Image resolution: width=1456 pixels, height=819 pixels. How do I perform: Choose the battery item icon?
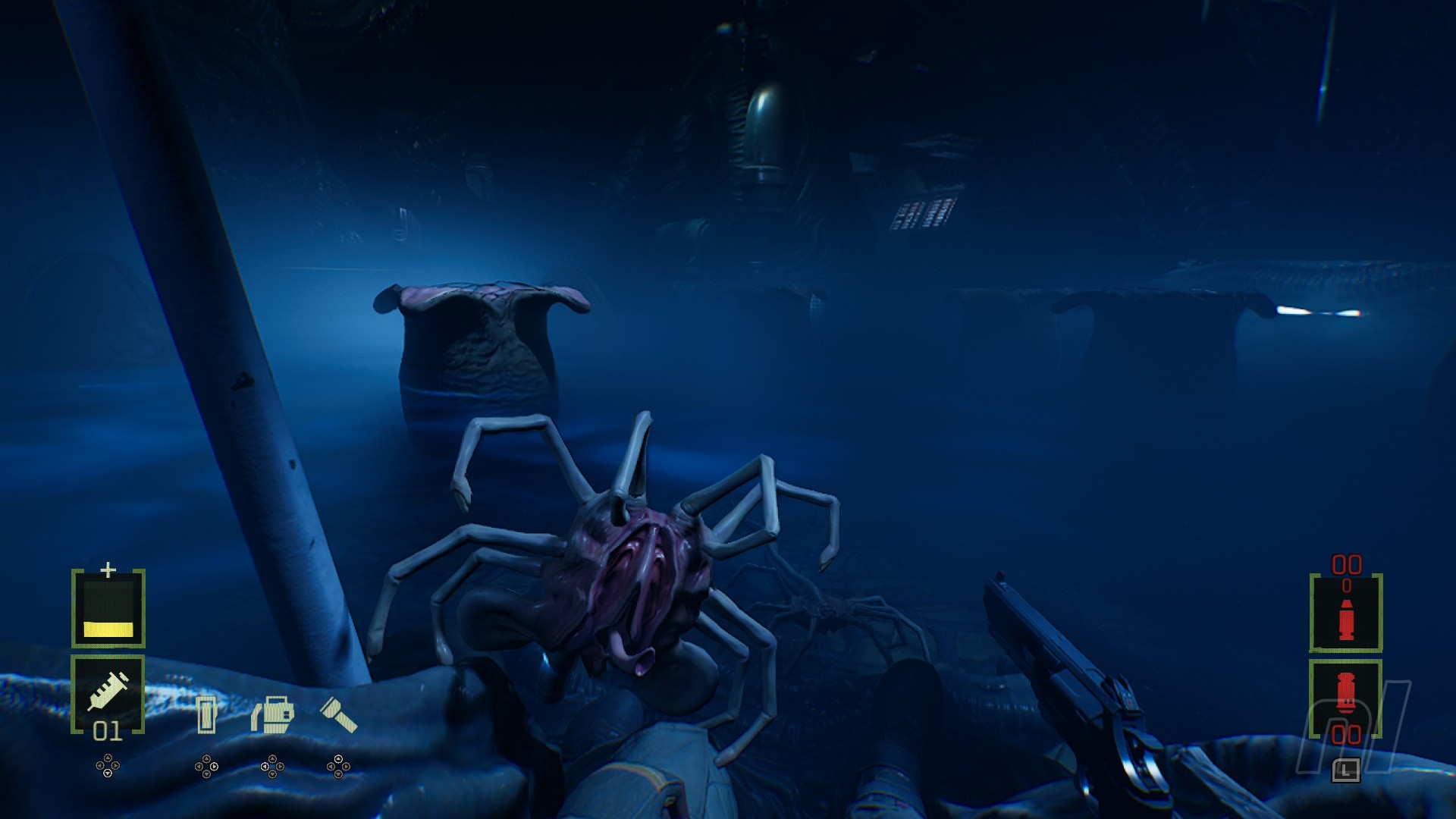click(206, 714)
